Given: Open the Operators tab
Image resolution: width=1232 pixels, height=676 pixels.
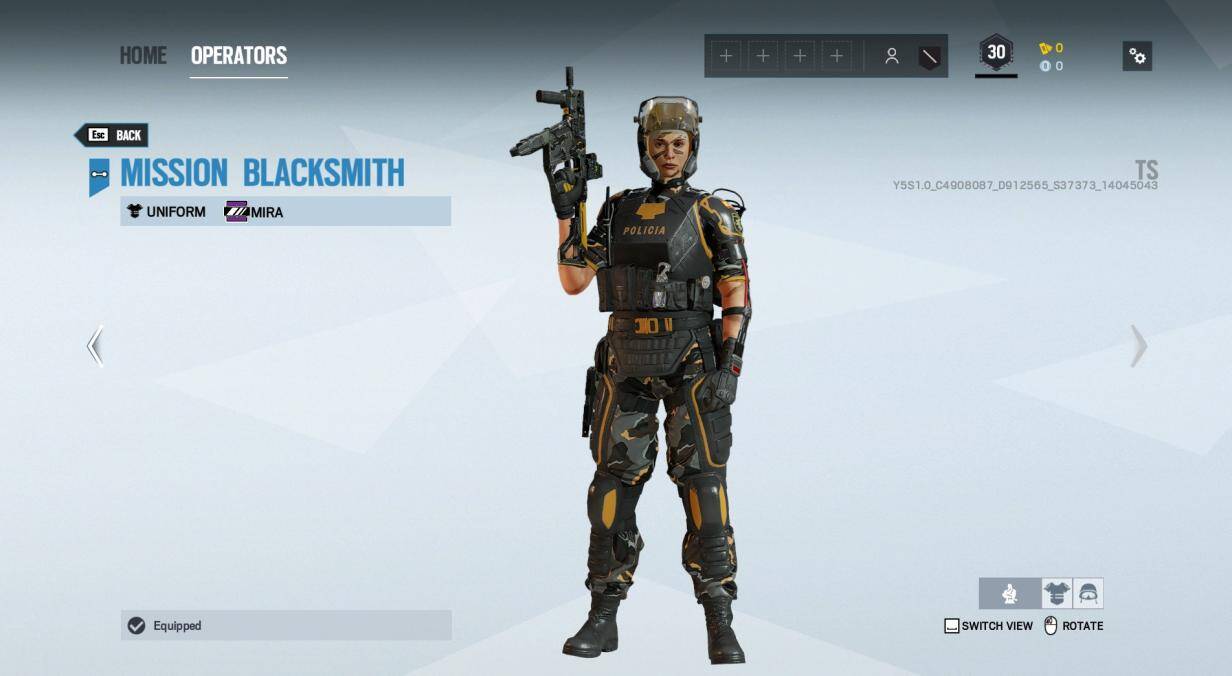Looking at the screenshot, I should point(239,56).
